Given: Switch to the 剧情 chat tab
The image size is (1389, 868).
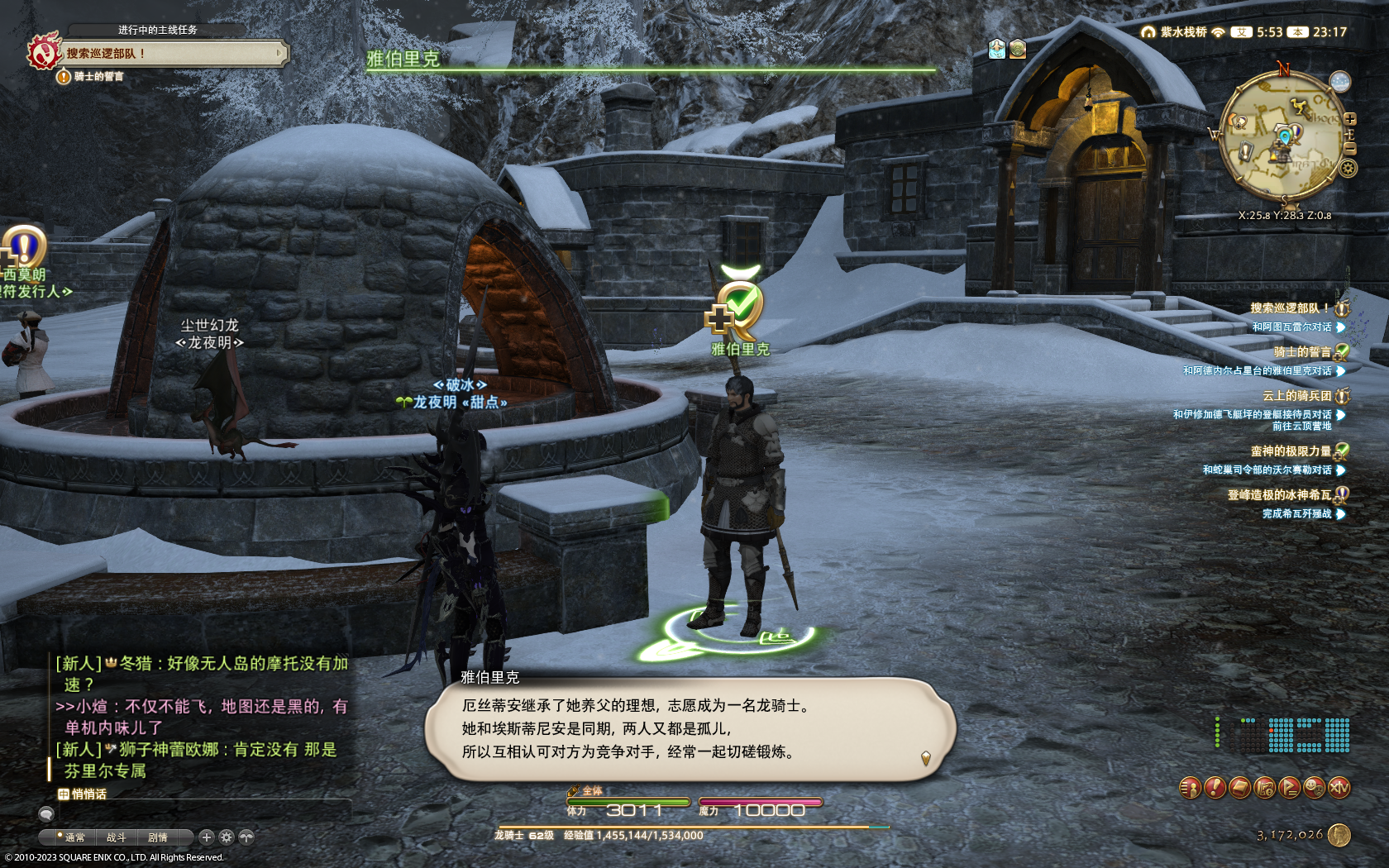Looking at the screenshot, I should [x=158, y=837].
